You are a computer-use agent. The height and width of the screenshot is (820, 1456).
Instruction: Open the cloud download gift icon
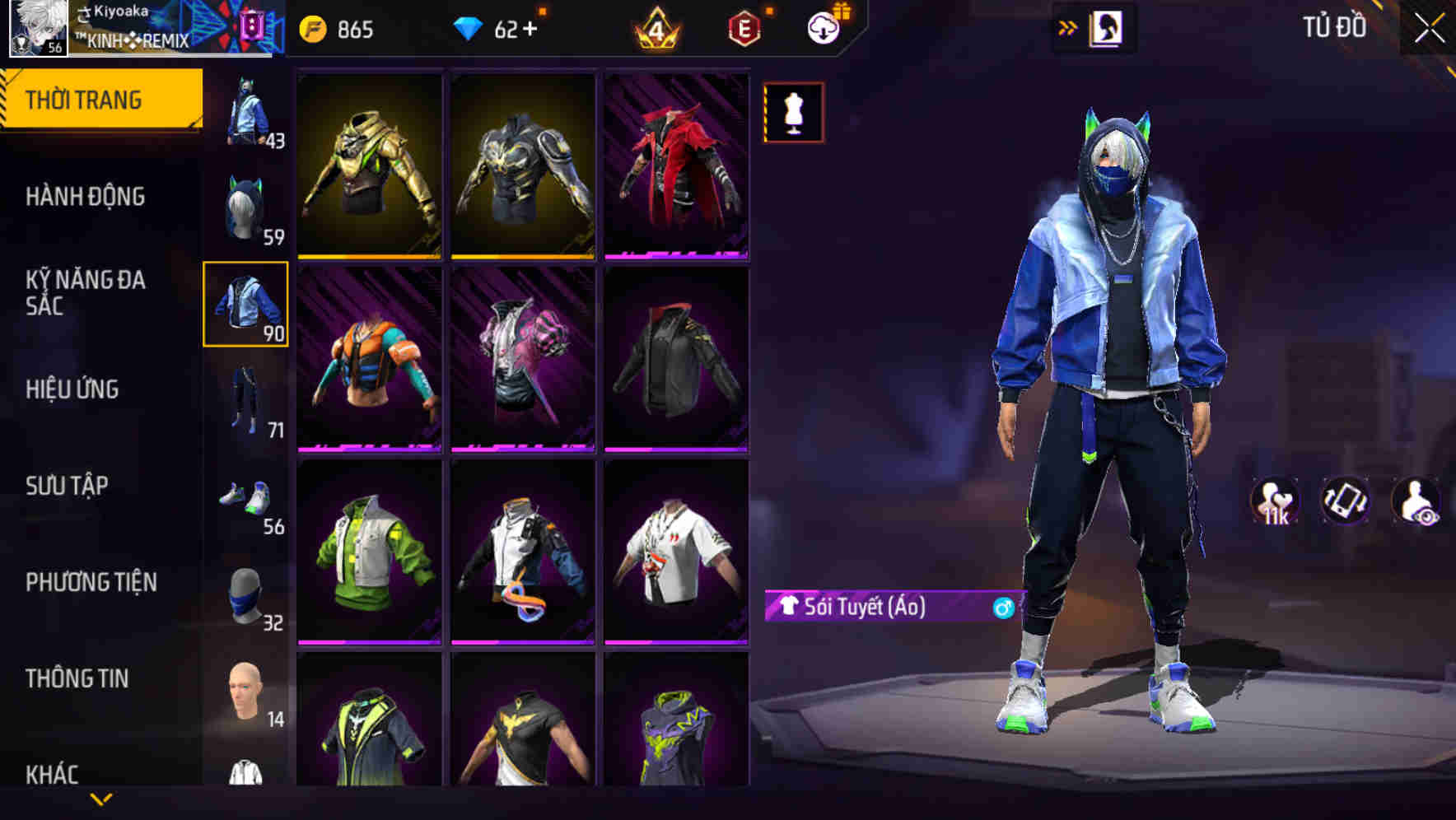824,27
